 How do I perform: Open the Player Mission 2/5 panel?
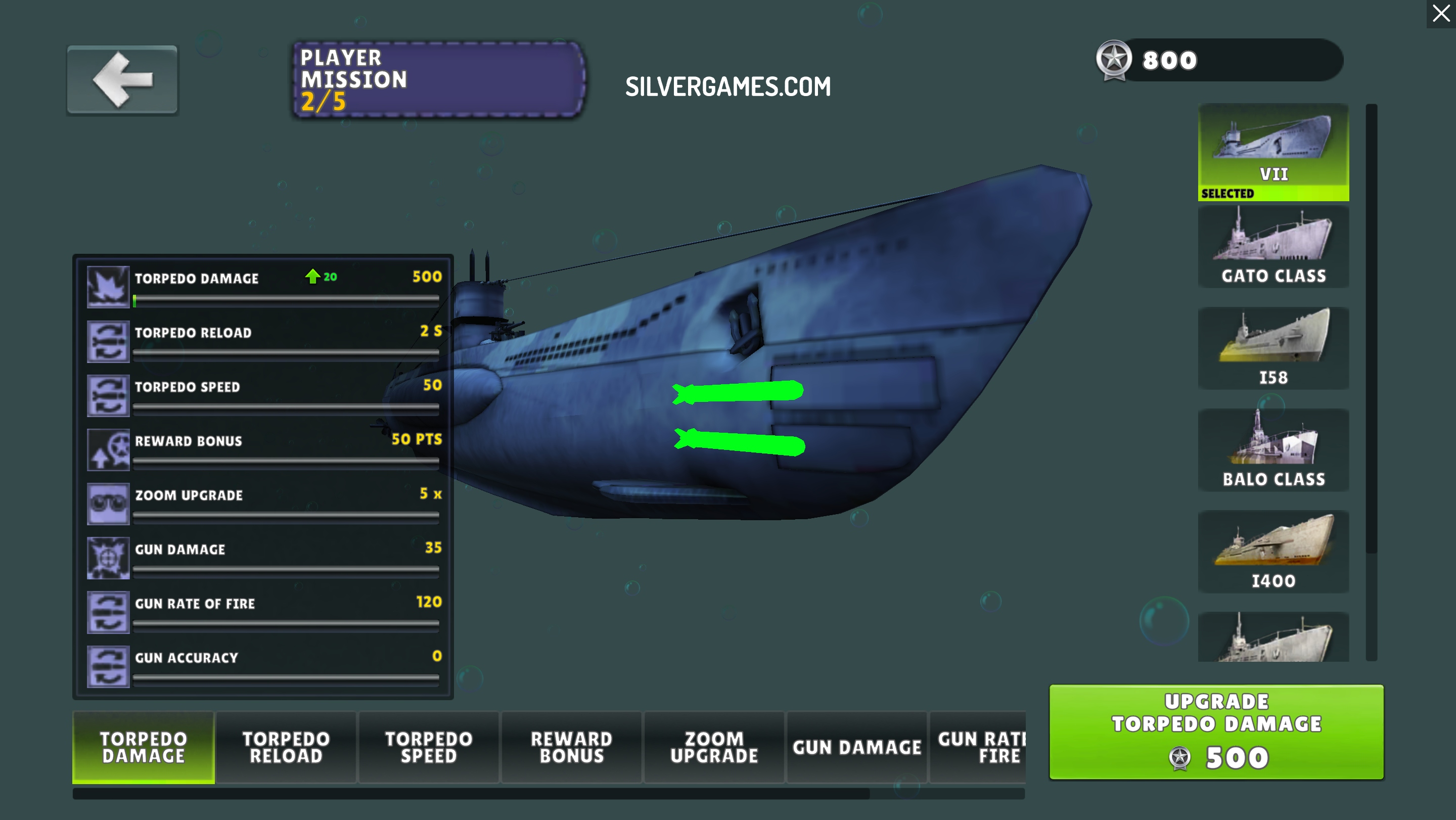point(439,80)
